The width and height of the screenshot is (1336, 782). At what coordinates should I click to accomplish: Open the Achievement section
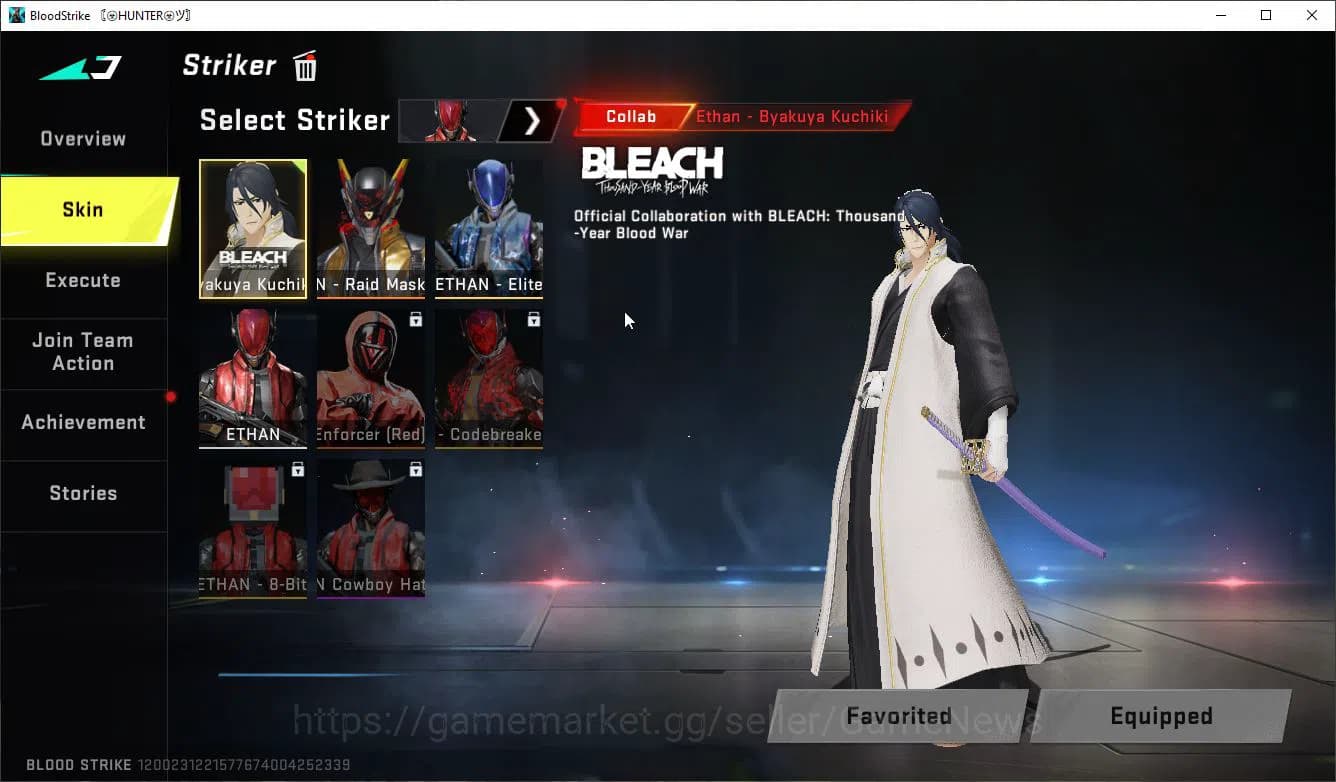[82, 422]
